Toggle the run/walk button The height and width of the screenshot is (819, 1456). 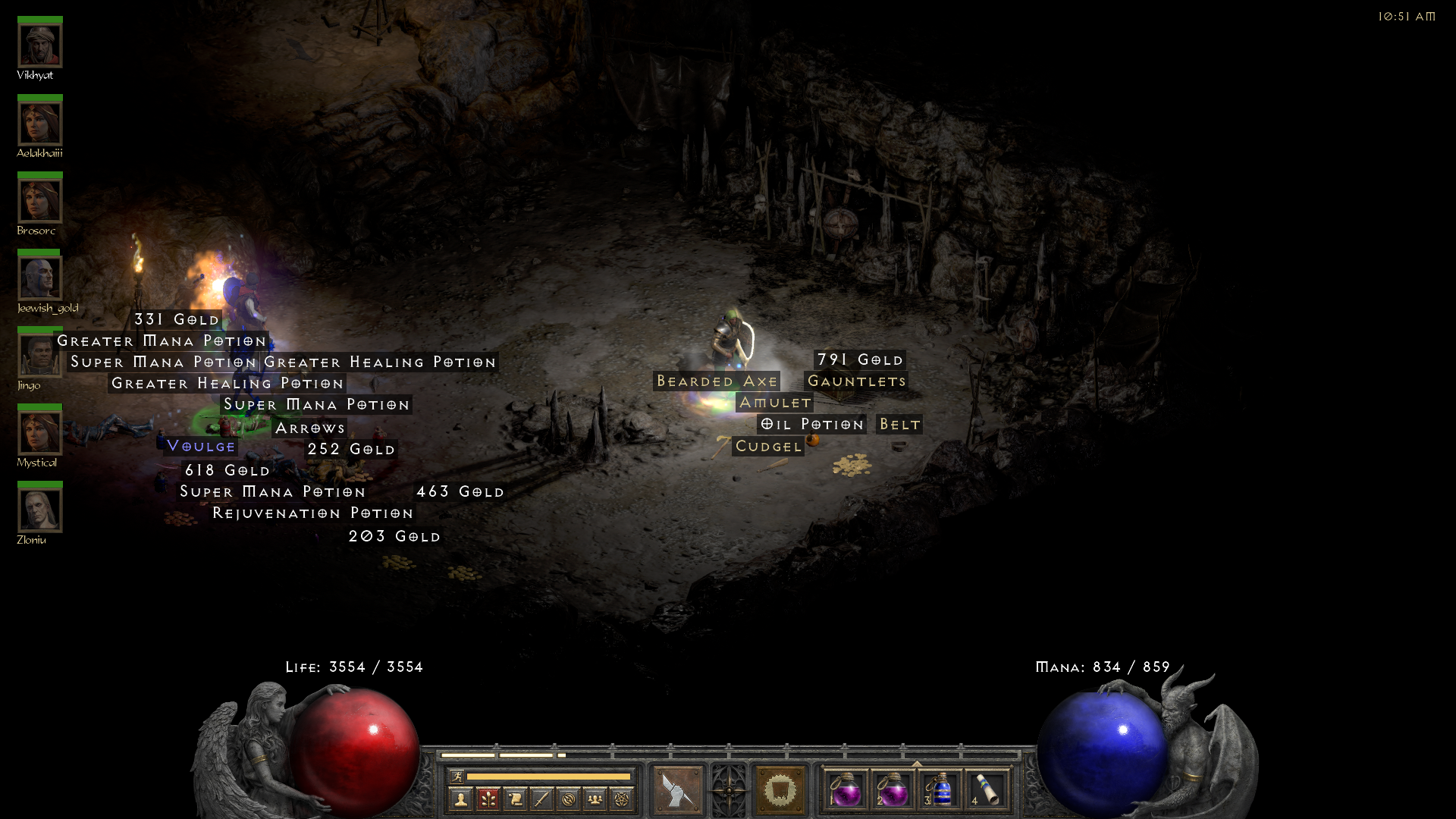point(457,777)
